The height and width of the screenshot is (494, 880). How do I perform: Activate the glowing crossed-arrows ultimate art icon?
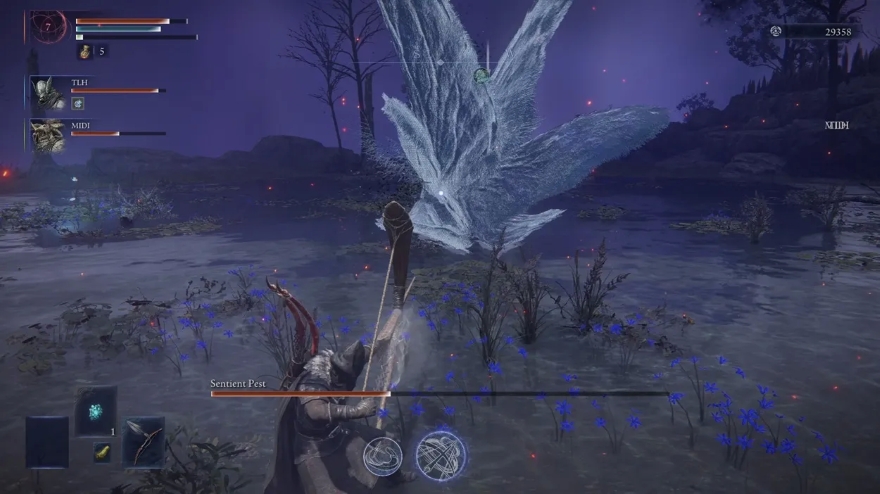(441, 454)
